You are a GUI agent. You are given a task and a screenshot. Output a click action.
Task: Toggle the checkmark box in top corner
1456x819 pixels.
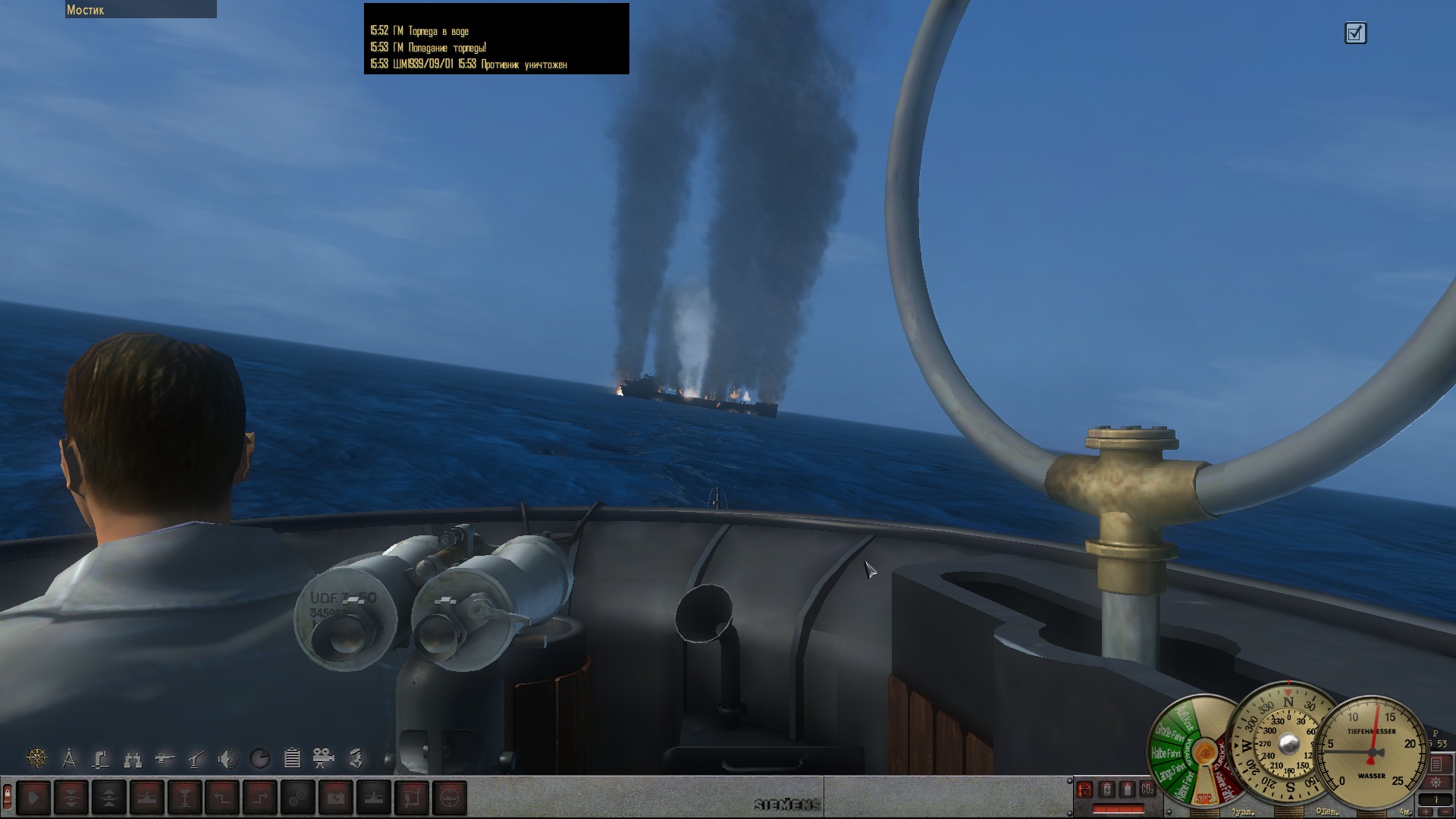[1355, 33]
